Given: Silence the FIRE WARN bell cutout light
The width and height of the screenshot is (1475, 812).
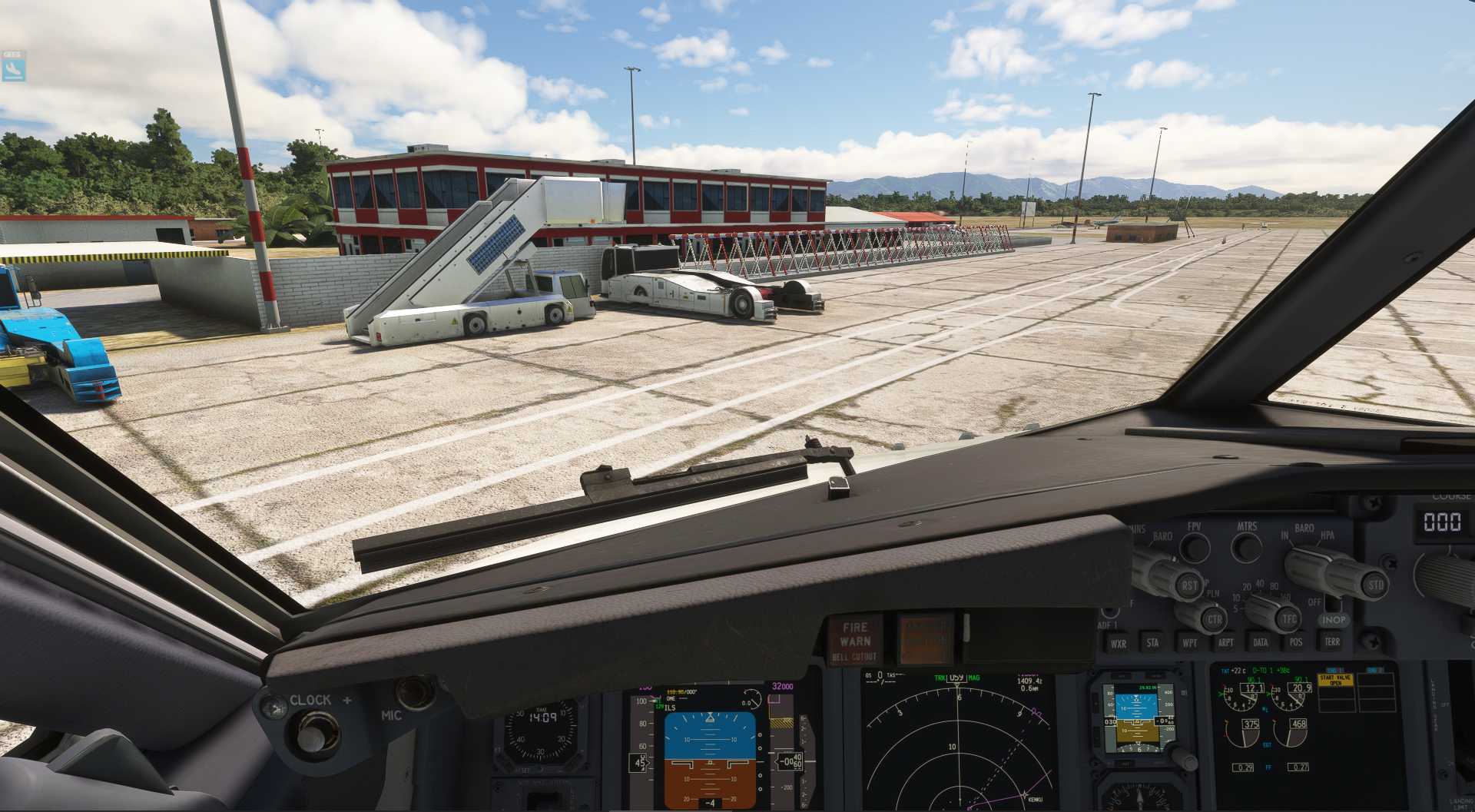Looking at the screenshot, I should [854, 641].
